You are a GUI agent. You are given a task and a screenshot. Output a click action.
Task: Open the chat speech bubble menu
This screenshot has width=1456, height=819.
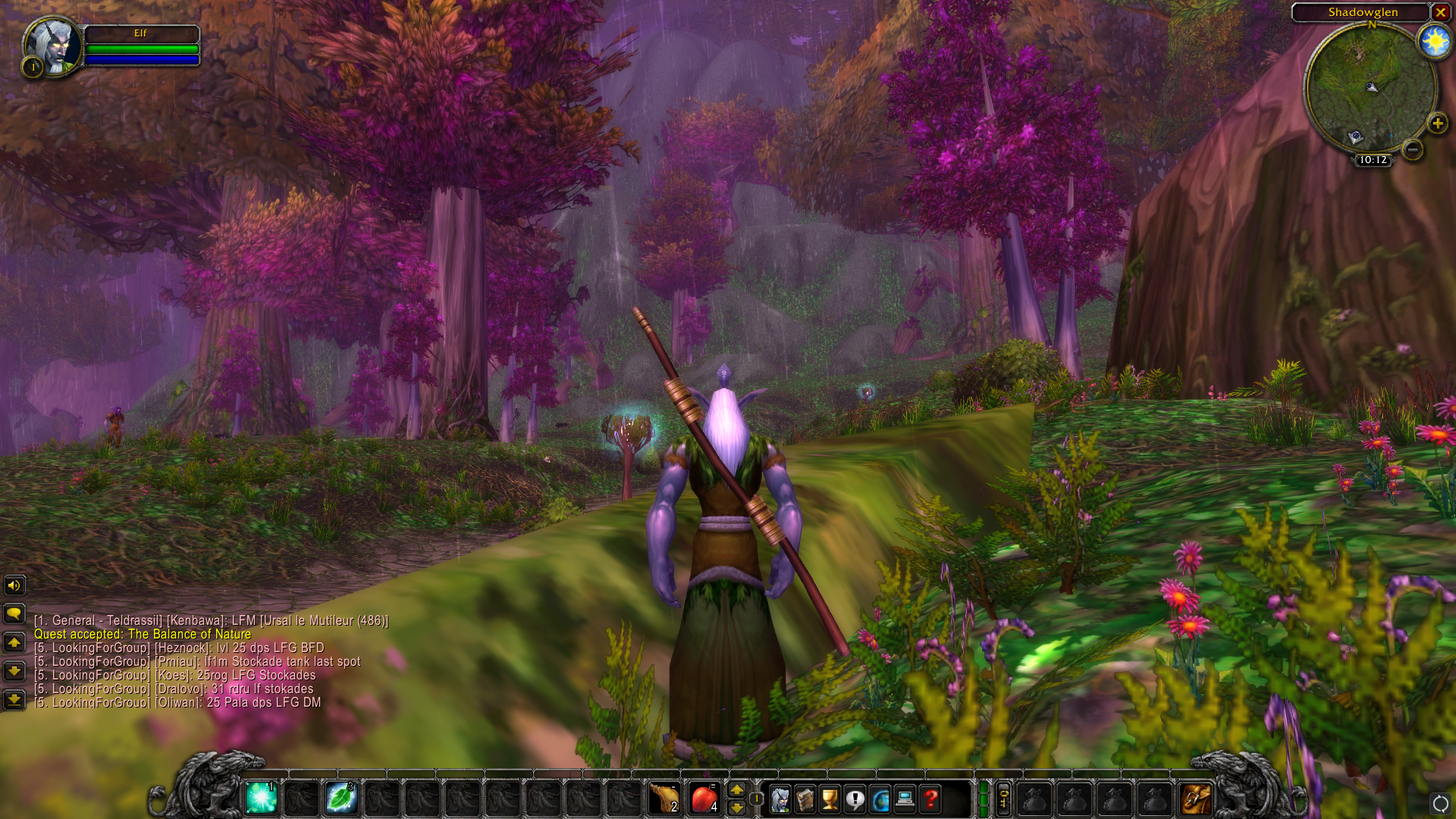[x=14, y=613]
